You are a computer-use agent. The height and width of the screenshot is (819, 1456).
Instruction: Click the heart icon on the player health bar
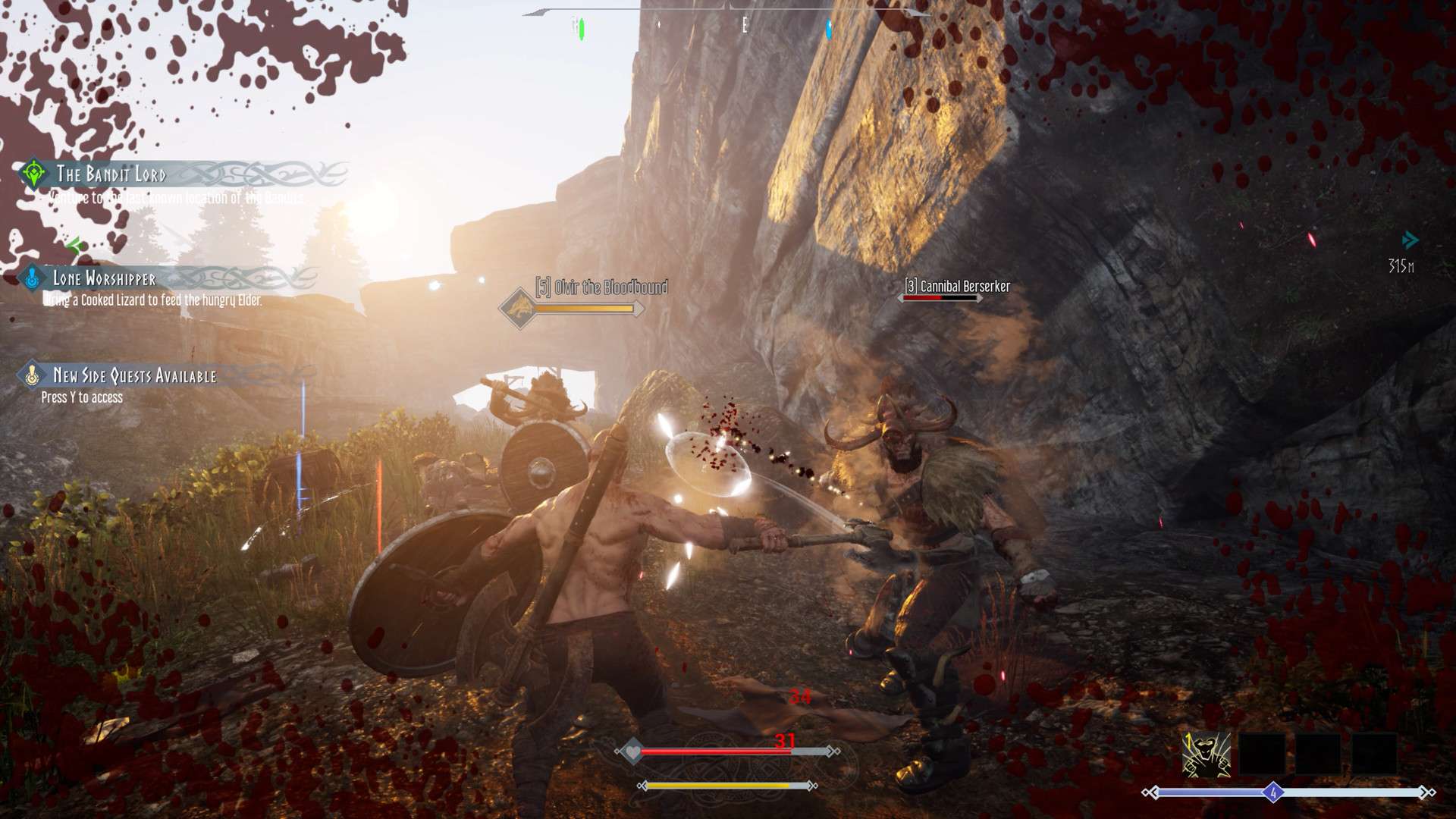632,751
